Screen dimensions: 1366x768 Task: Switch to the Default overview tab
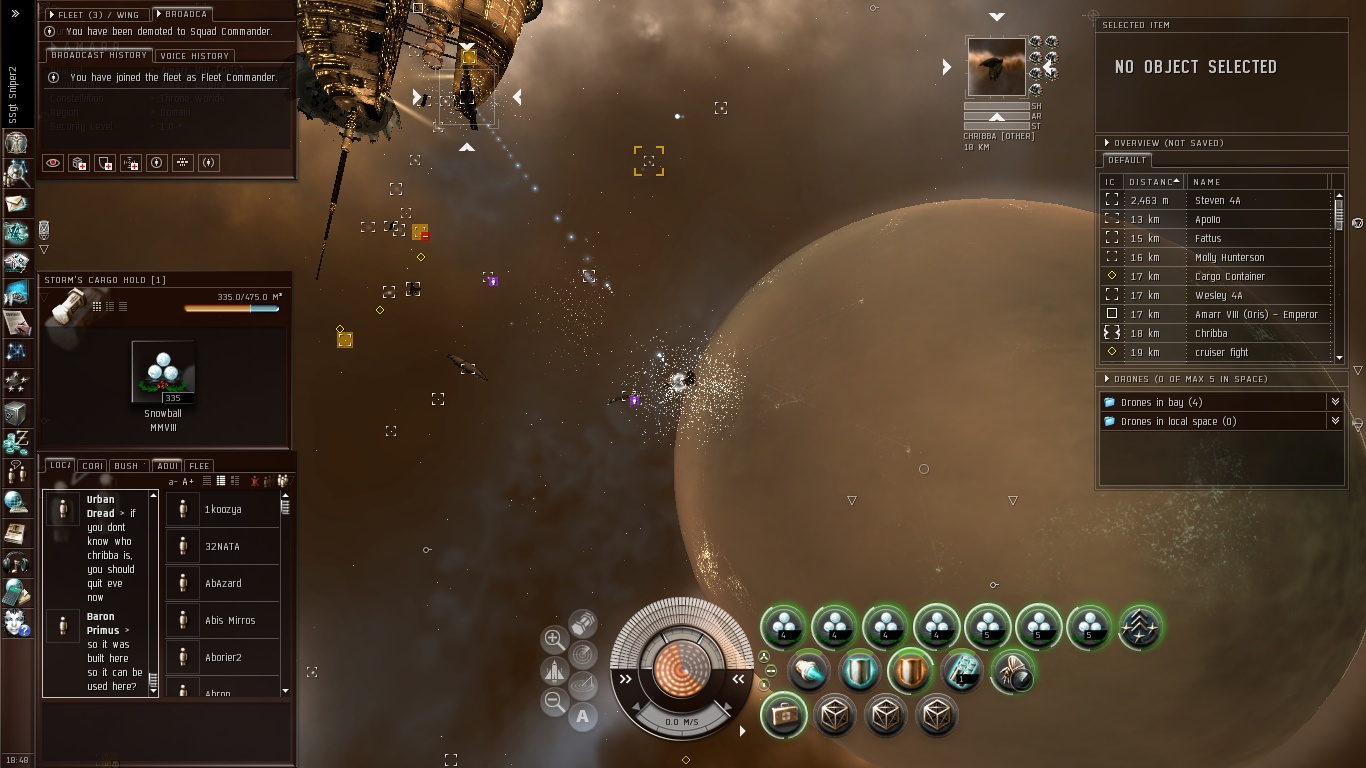pos(1127,160)
